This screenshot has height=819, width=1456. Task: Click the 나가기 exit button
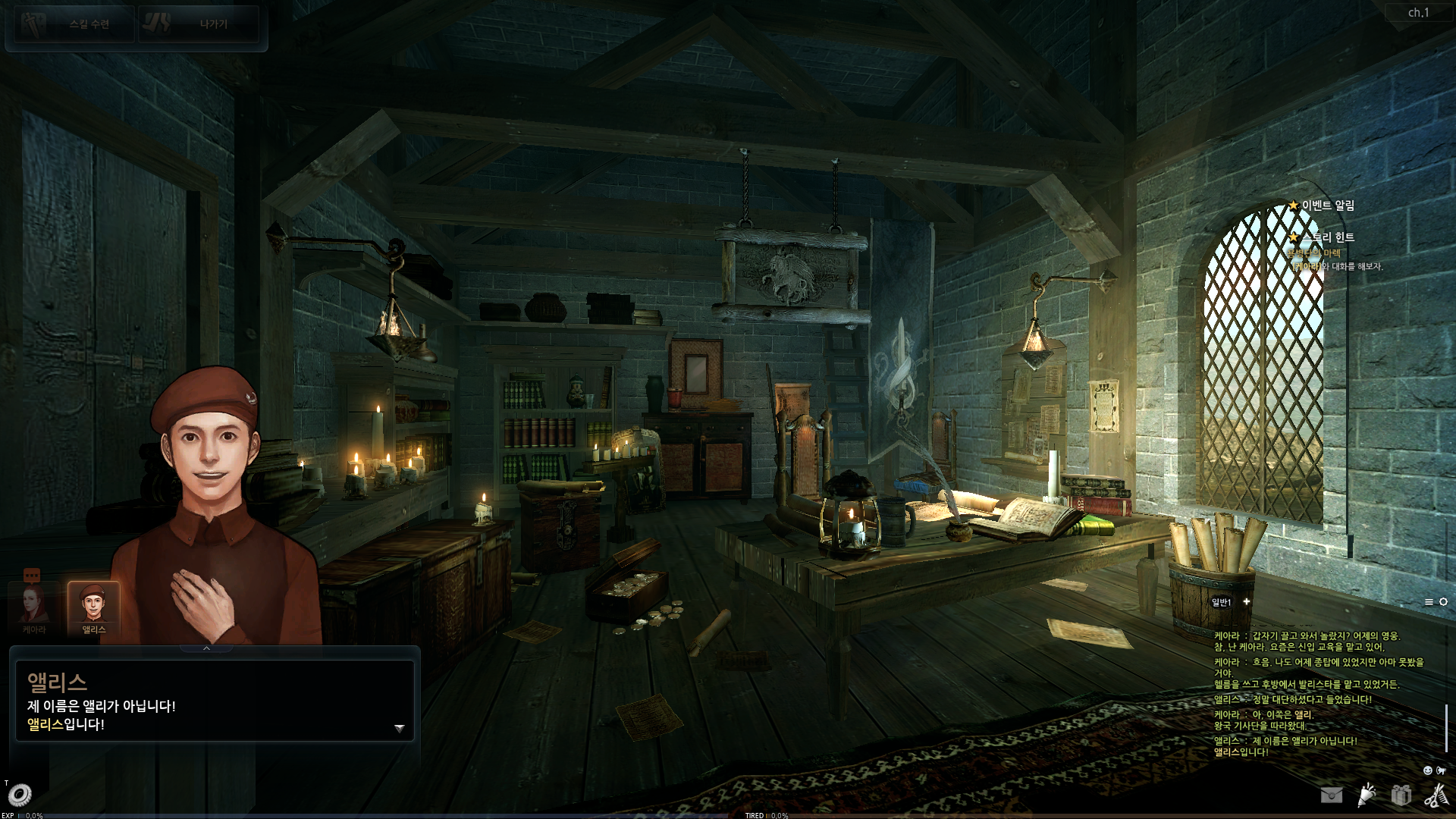tap(199, 24)
